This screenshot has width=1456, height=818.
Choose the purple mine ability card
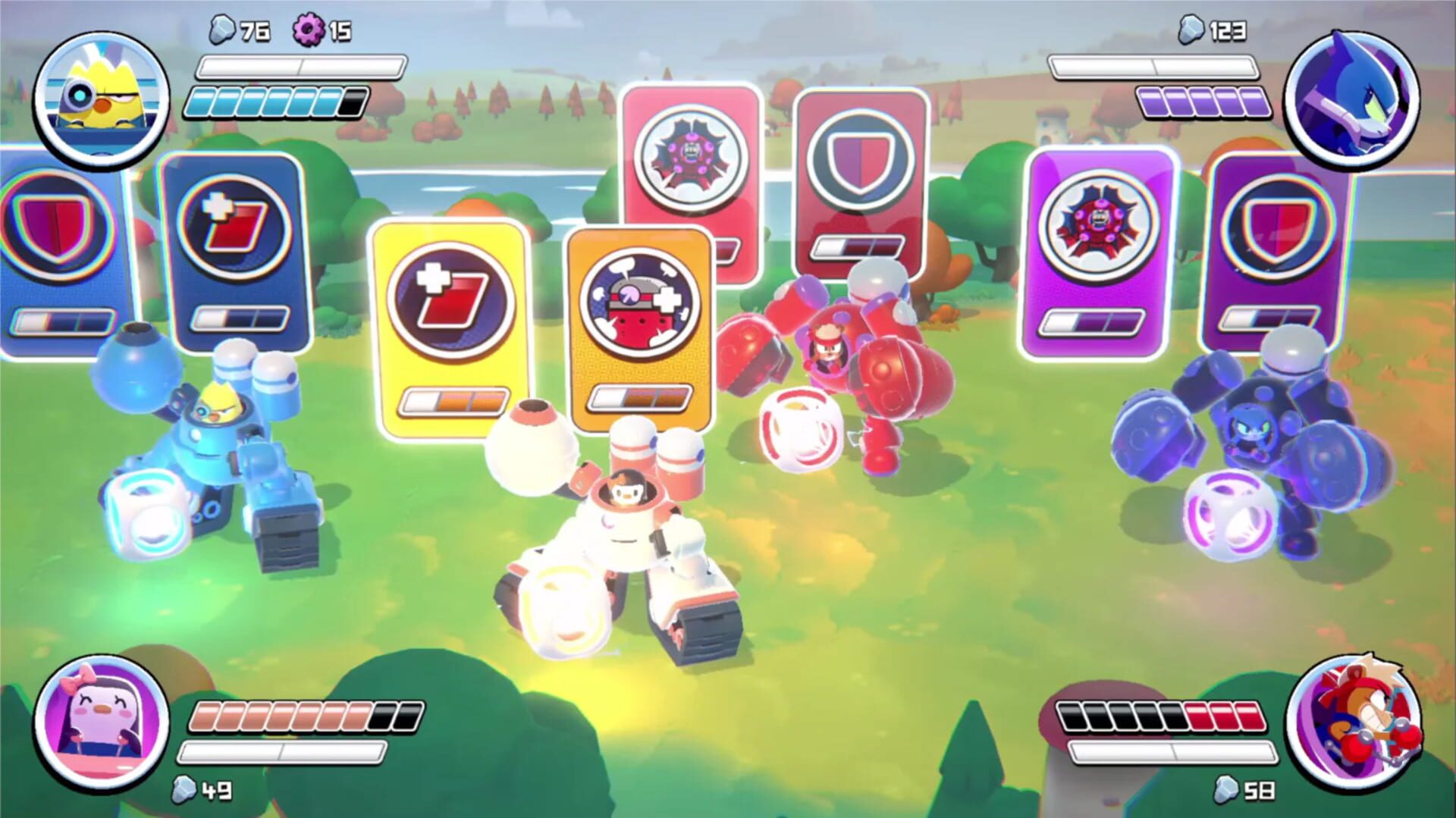tap(1092, 243)
